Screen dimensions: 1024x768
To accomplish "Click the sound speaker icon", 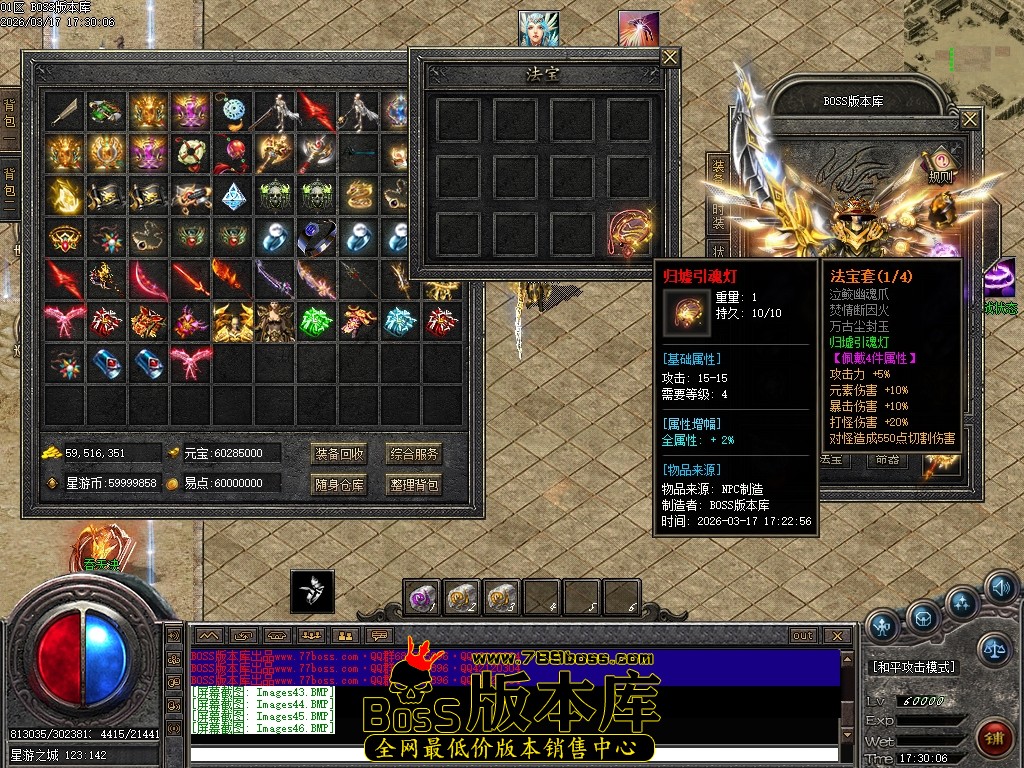I will [1001, 587].
